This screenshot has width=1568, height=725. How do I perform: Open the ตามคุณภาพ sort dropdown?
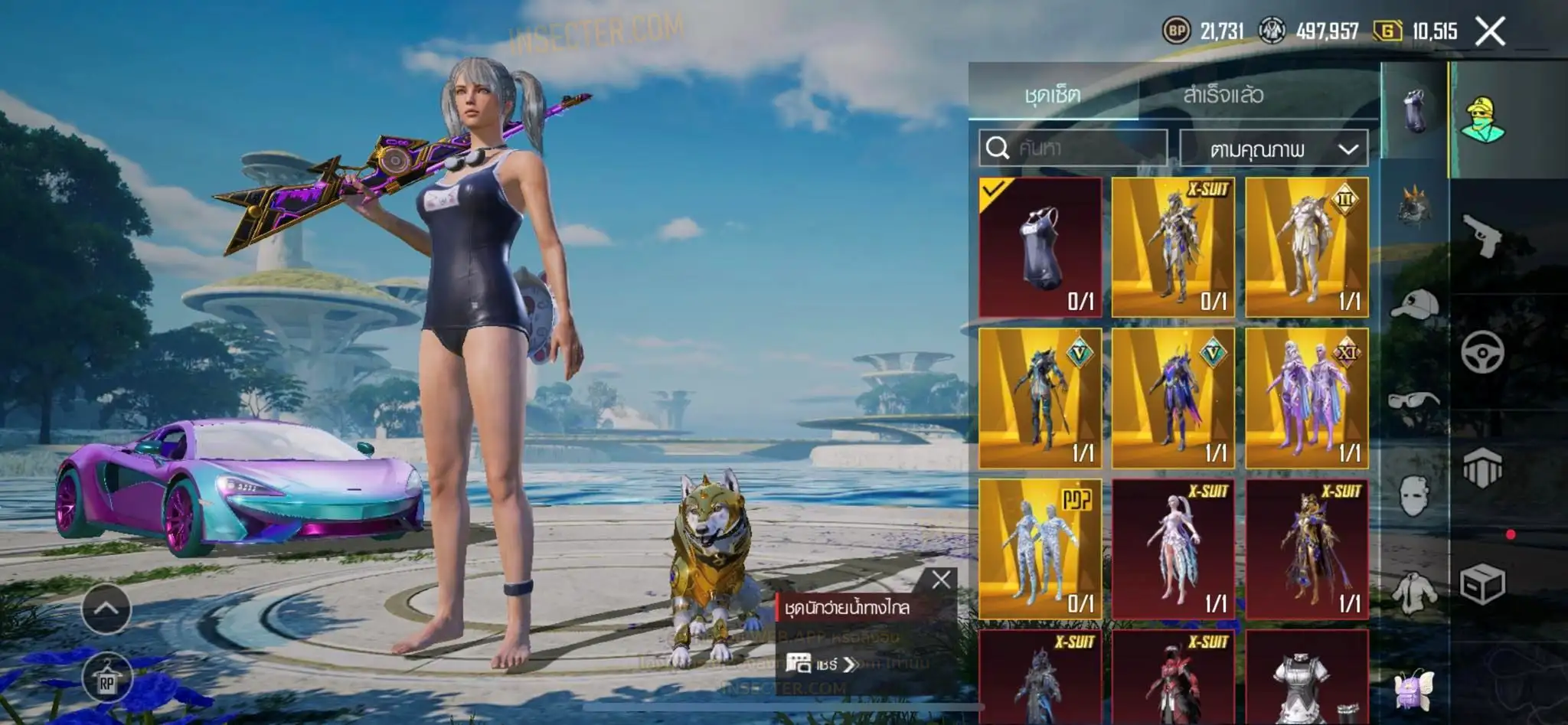click(1274, 149)
